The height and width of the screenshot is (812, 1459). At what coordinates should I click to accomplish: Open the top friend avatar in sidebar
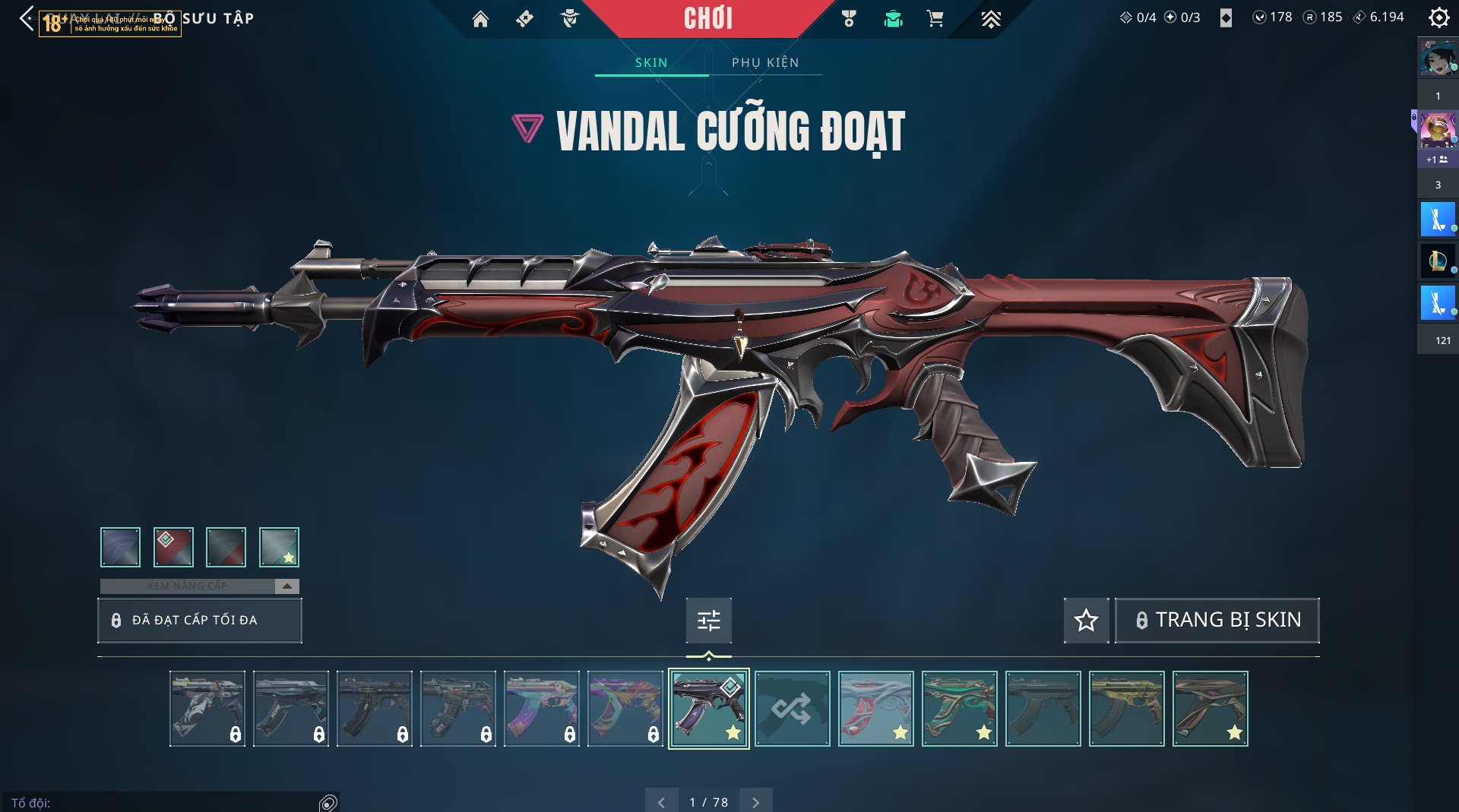1437,59
